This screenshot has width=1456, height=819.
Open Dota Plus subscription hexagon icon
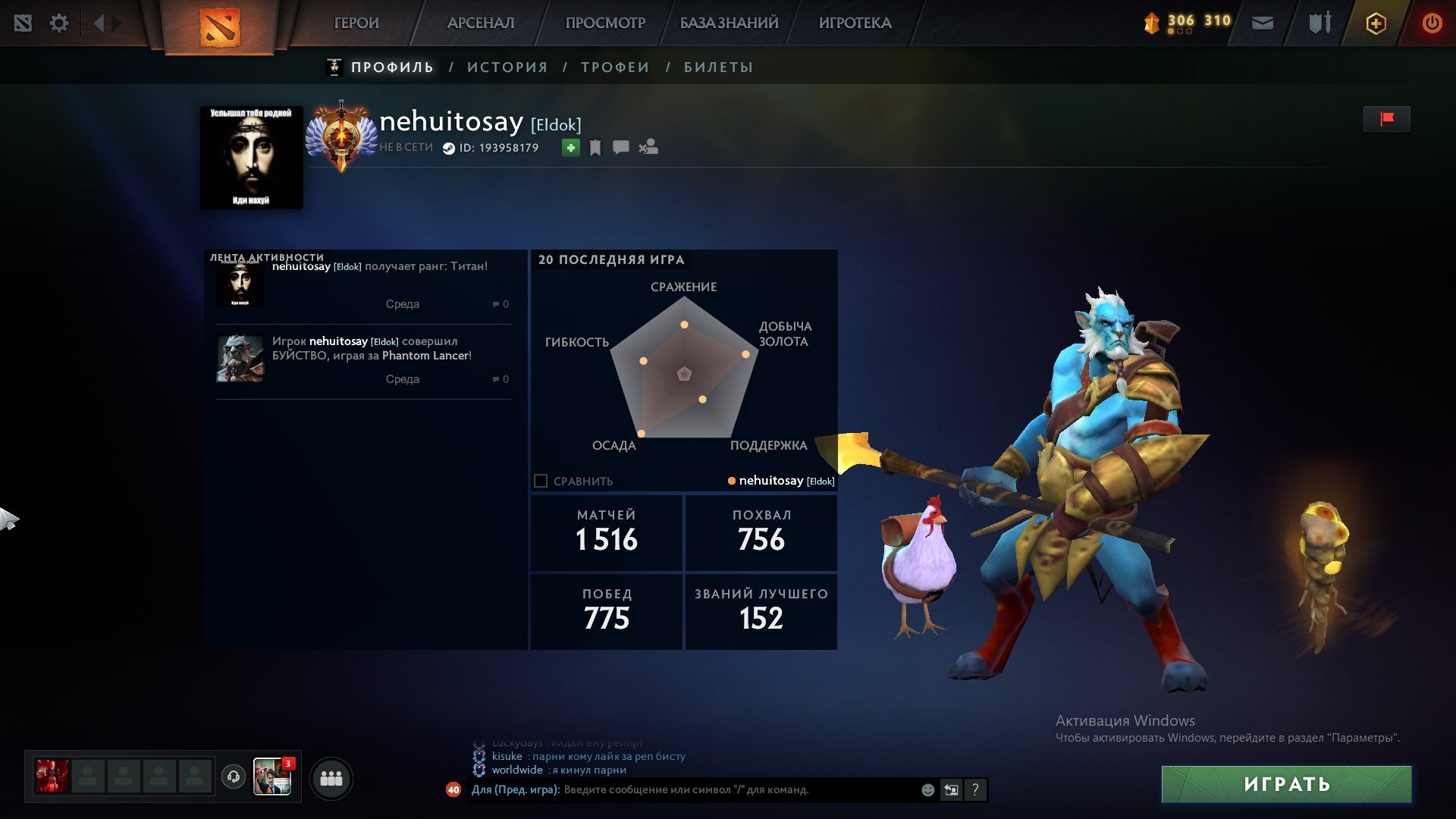point(1376,23)
